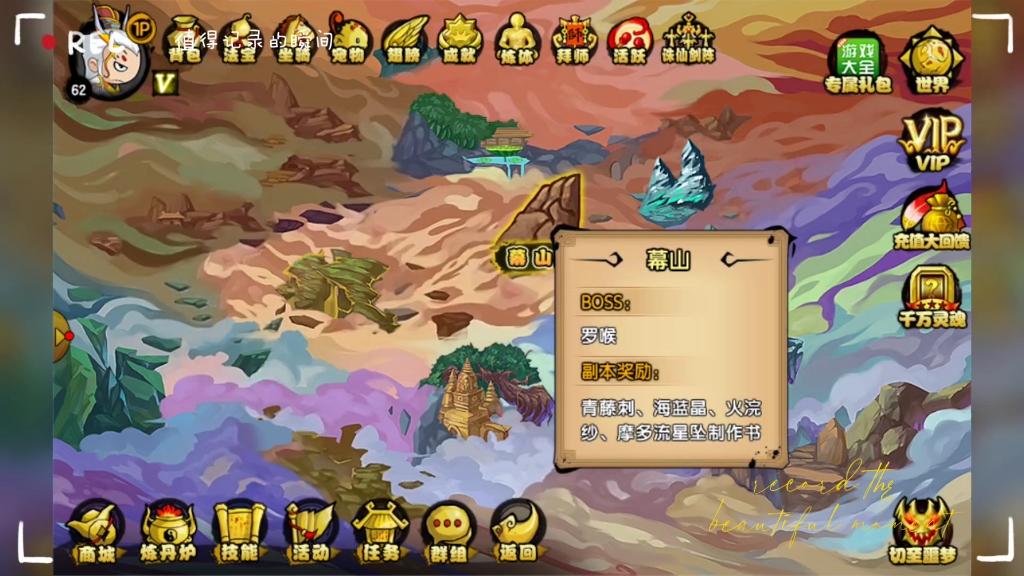Enter the 诛仙剑阵 sword formation
The image size is (1024, 576).
tap(689, 40)
